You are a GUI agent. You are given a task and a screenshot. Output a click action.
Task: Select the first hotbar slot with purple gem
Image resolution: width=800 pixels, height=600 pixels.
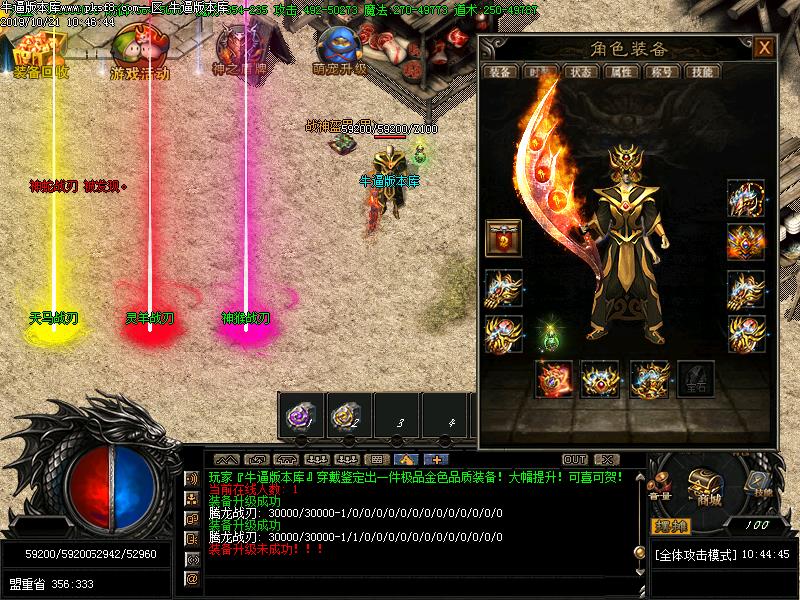point(300,414)
